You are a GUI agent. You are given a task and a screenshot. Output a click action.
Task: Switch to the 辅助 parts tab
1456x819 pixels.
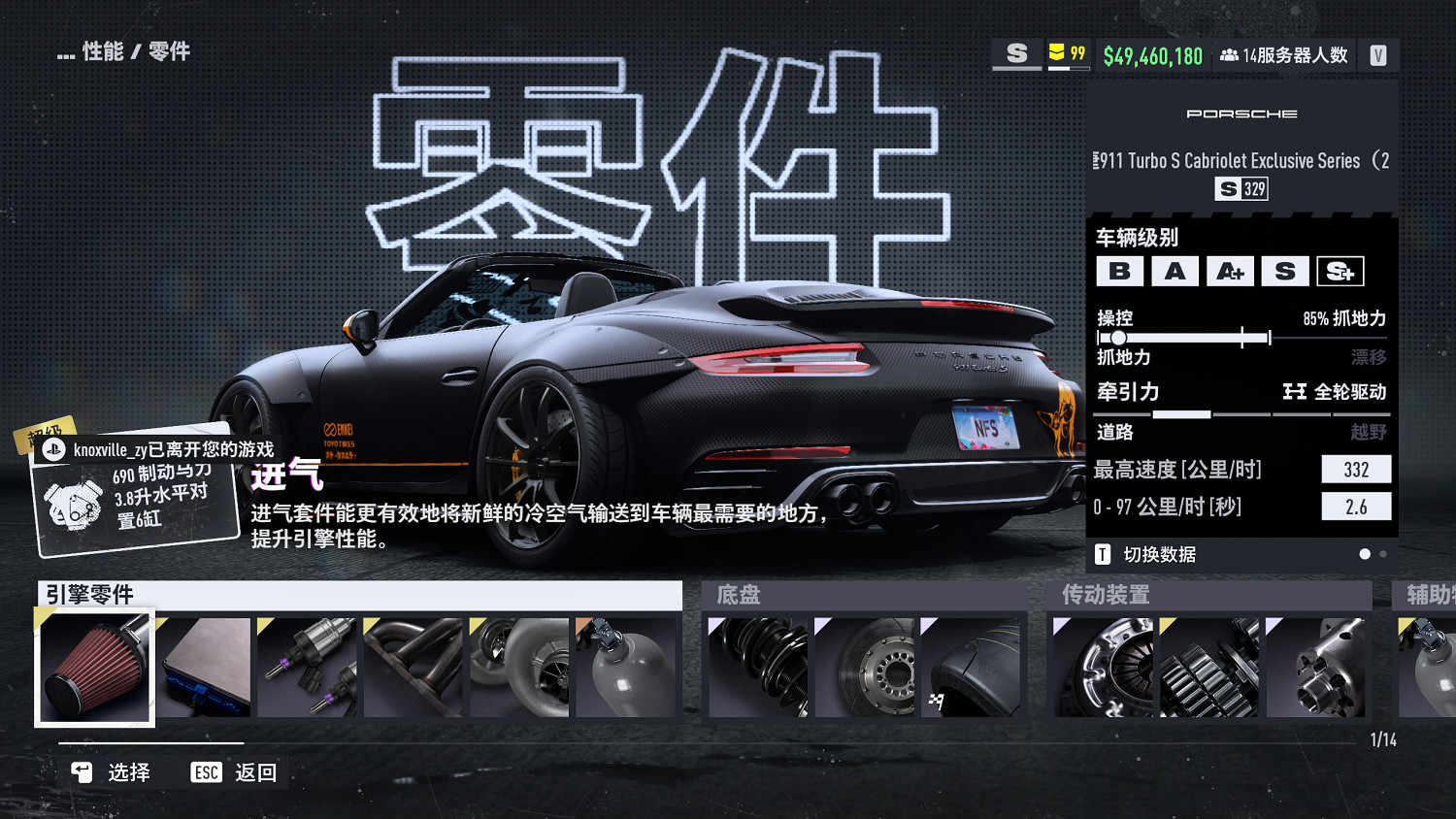(1425, 595)
